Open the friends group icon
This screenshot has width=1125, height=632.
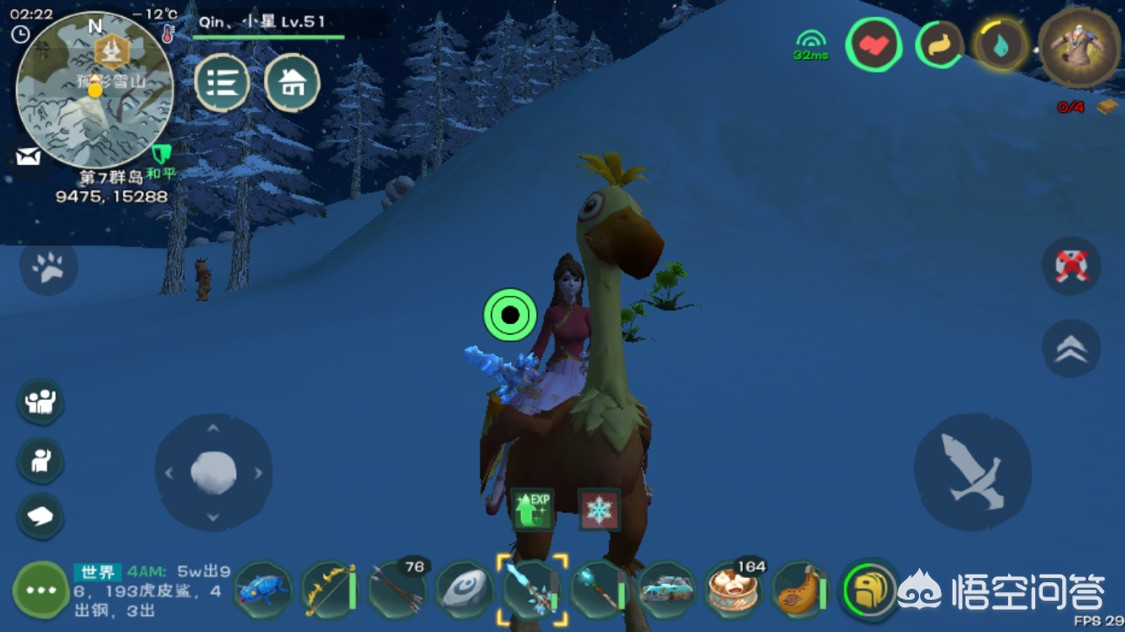point(41,402)
